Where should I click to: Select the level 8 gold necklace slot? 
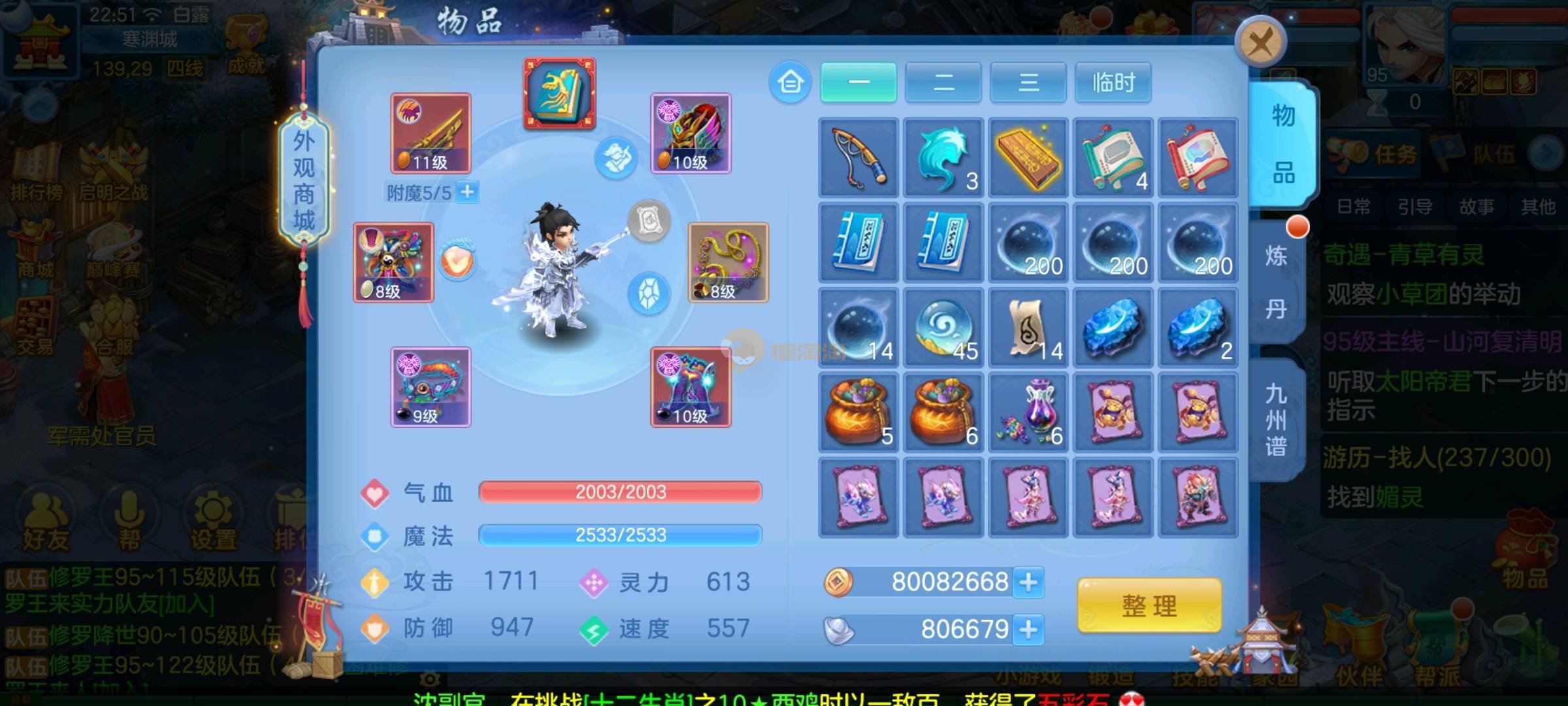coord(728,262)
